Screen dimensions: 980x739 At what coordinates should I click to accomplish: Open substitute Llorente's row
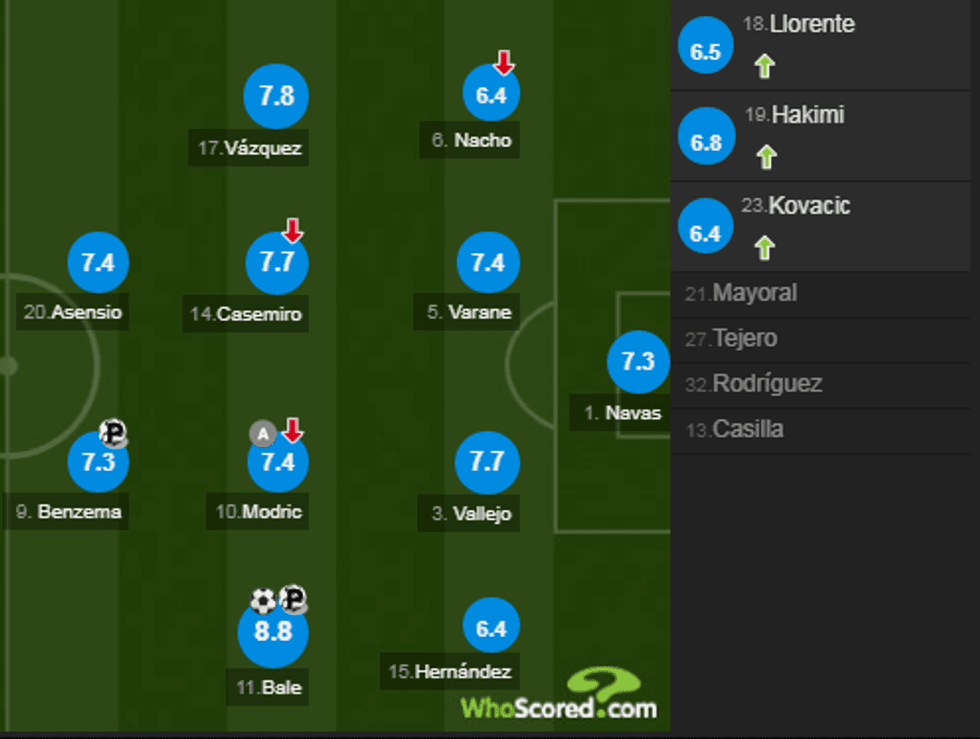click(x=823, y=46)
